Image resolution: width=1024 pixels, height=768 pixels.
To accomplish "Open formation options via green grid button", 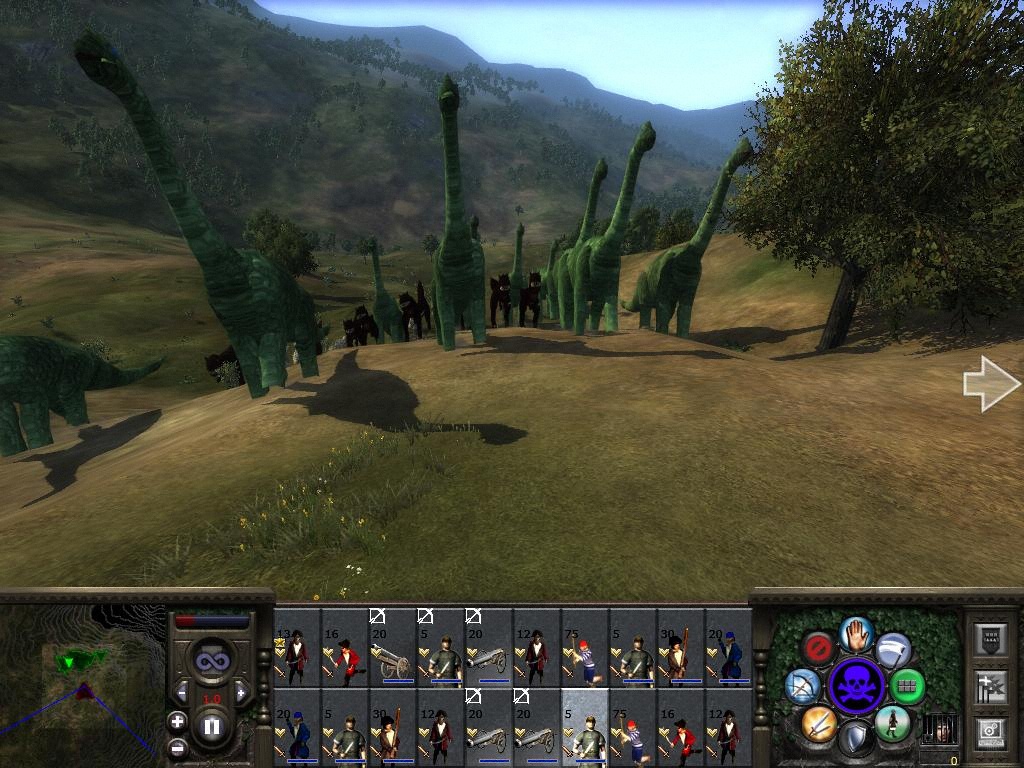I will [907, 686].
